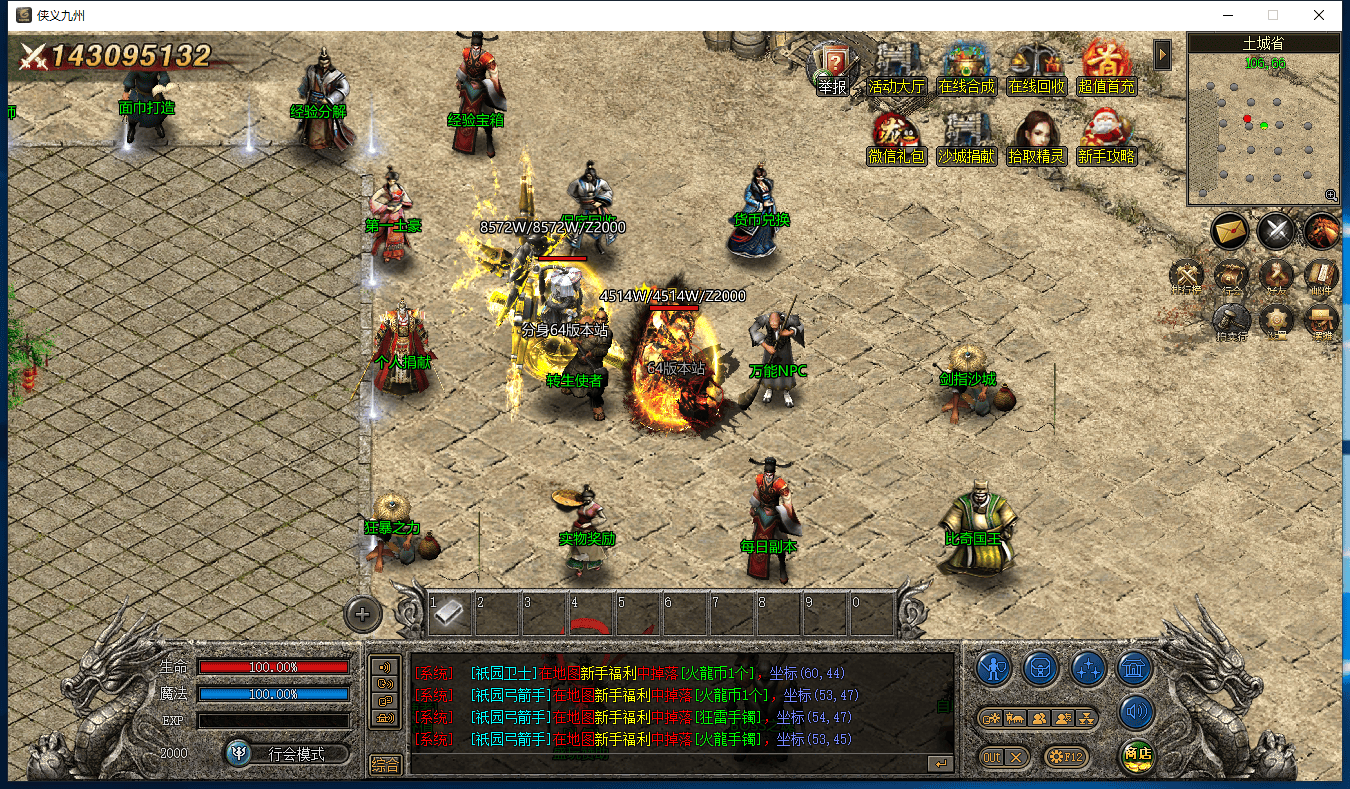Viewport: 1350px width, 789px height.
Task: Open the 商店 shop button
Action: pos(1137,755)
